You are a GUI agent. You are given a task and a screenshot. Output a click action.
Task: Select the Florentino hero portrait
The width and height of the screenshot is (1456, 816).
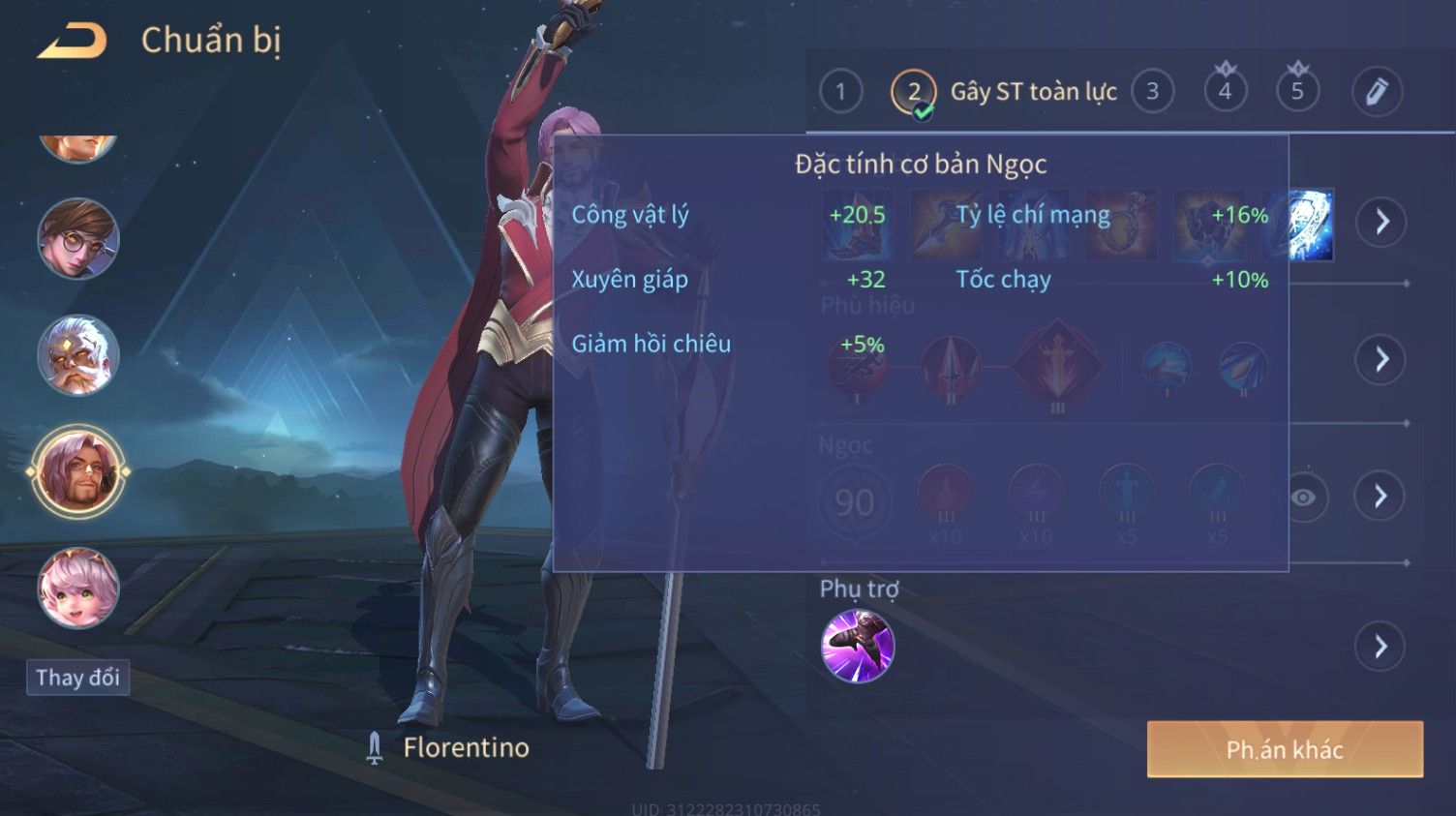point(77,472)
